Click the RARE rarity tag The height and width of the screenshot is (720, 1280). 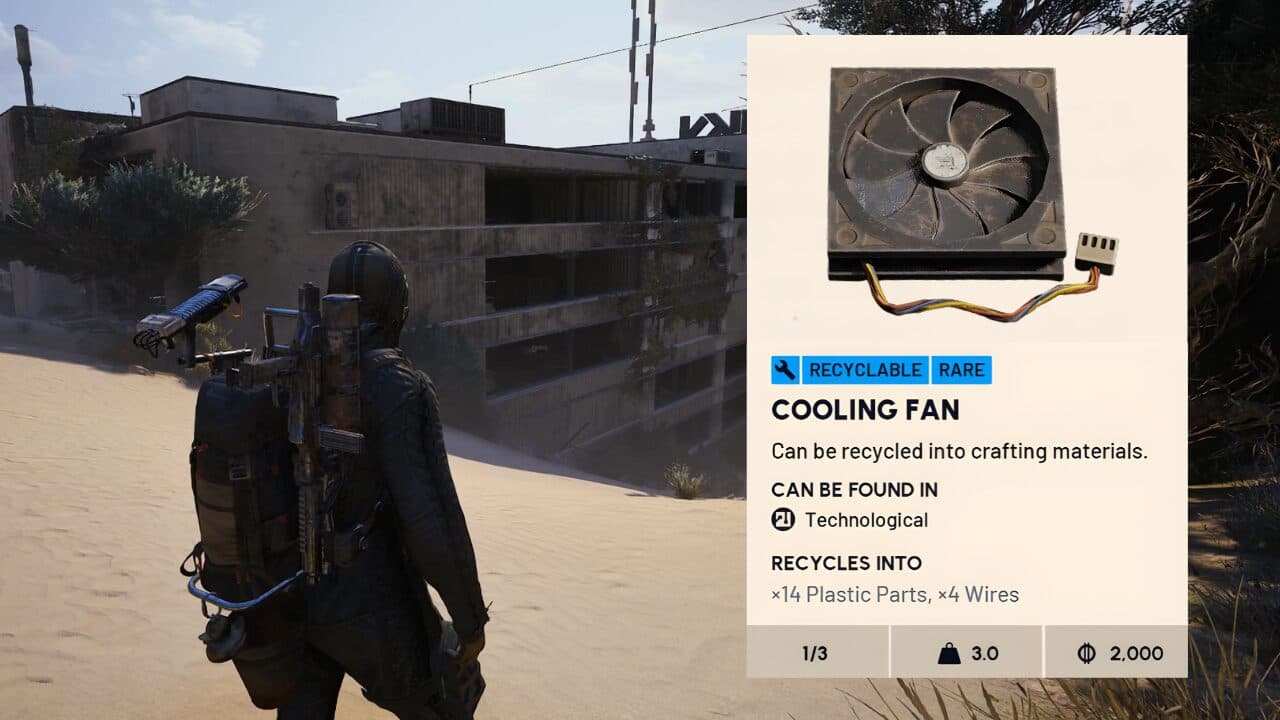click(x=961, y=369)
